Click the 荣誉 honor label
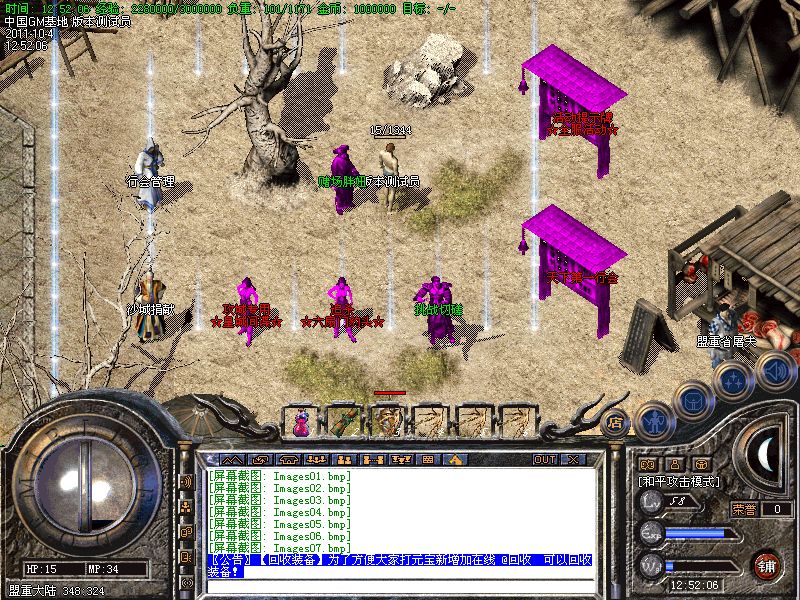The height and width of the screenshot is (600, 800). 744,509
